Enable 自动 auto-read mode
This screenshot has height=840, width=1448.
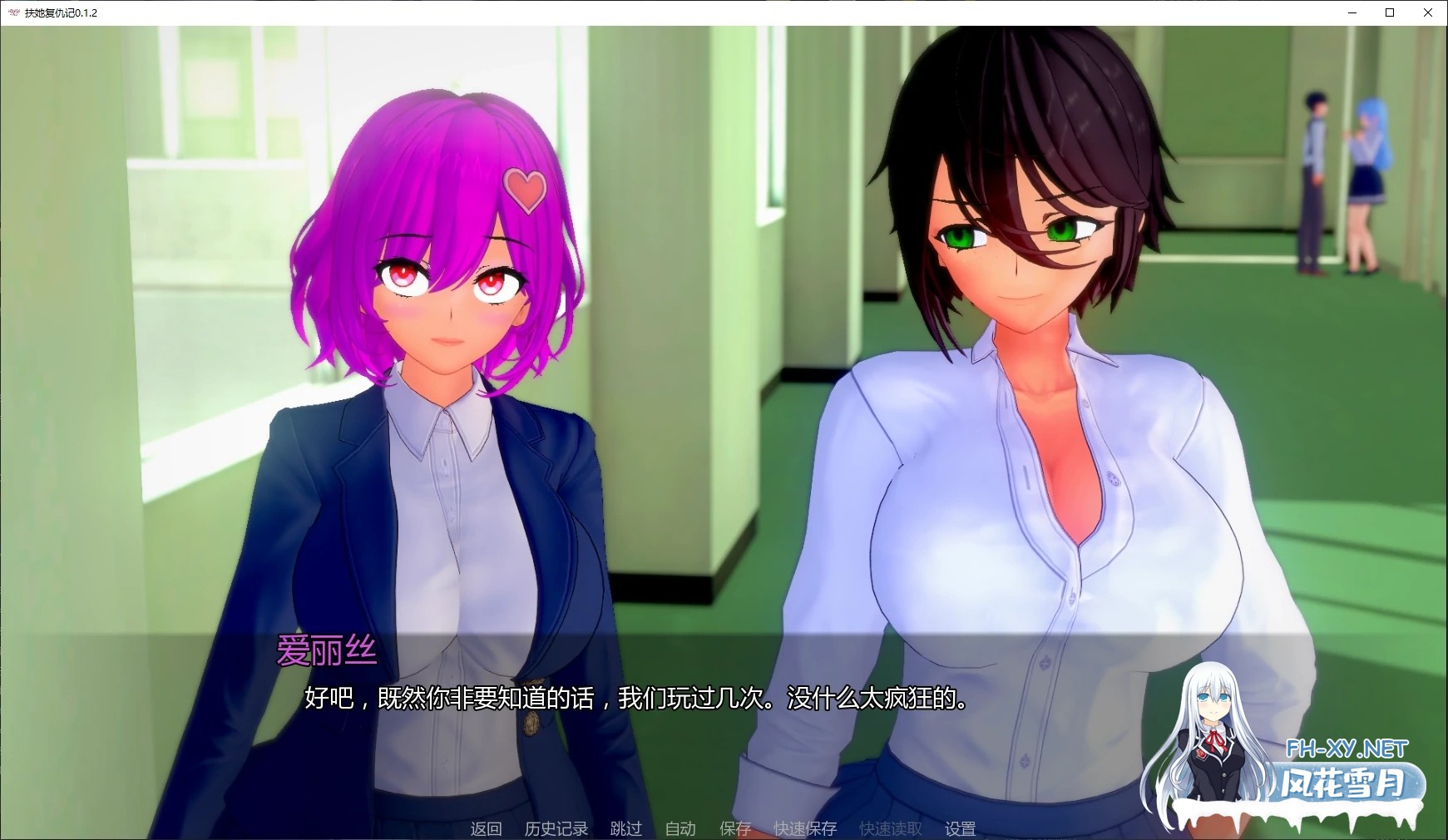tap(680, 828)
